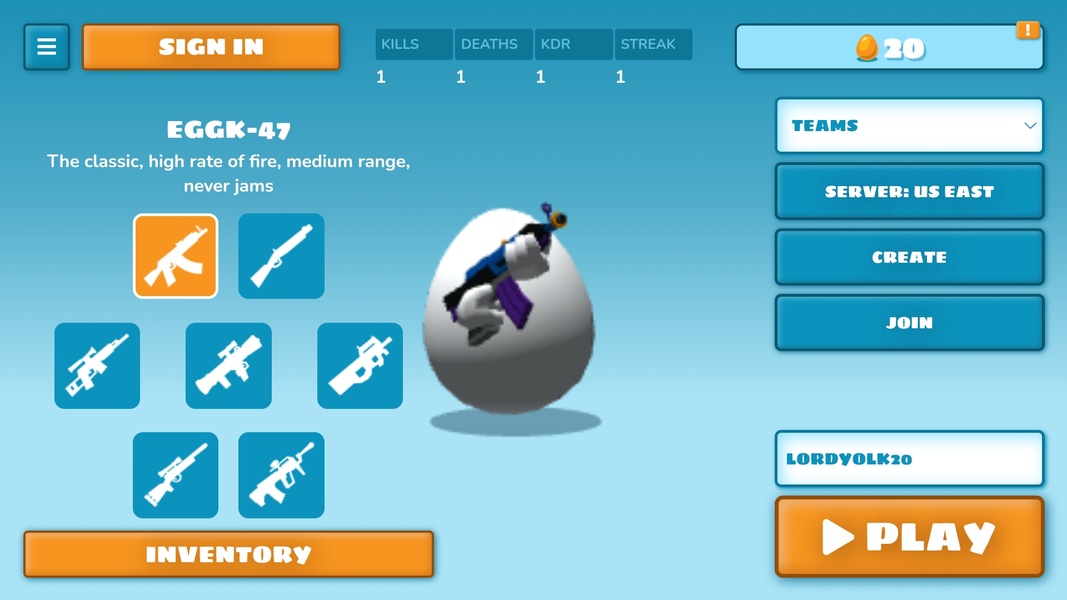This screenshot has width=1067, height=600.
Task: Open the Inventory
Action: 228,554
